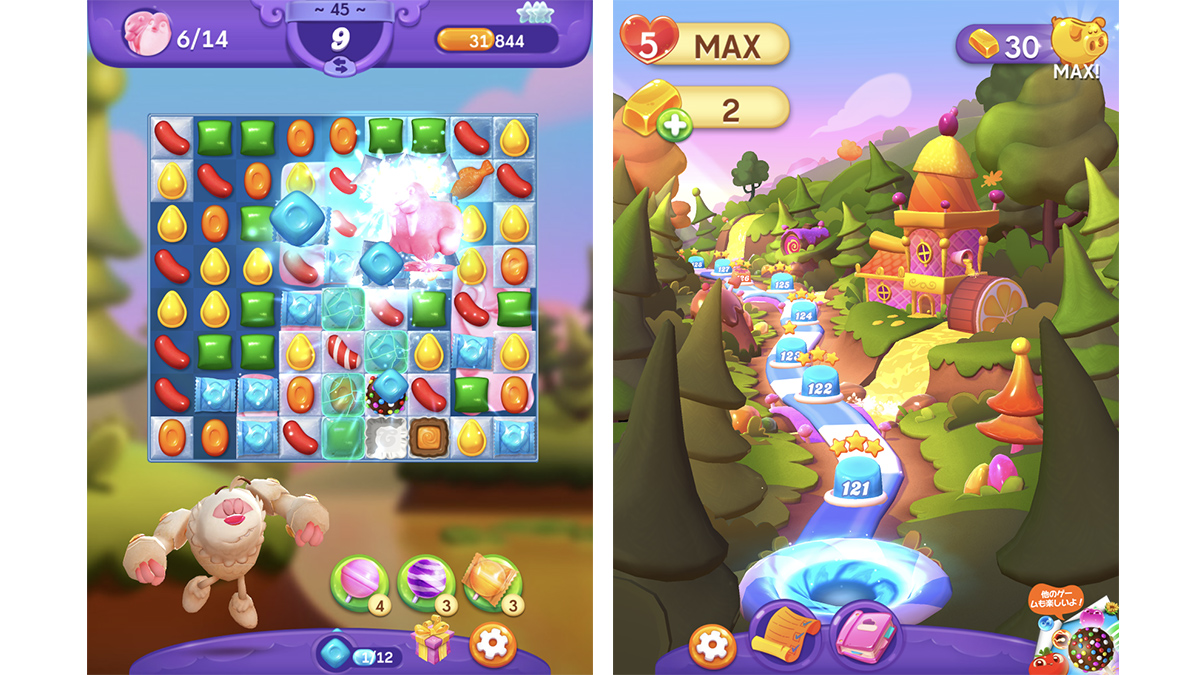This screenshot has height=675, width=1200.
Task: Open the map screen settings gear
Action: click(x=713, y=643)
